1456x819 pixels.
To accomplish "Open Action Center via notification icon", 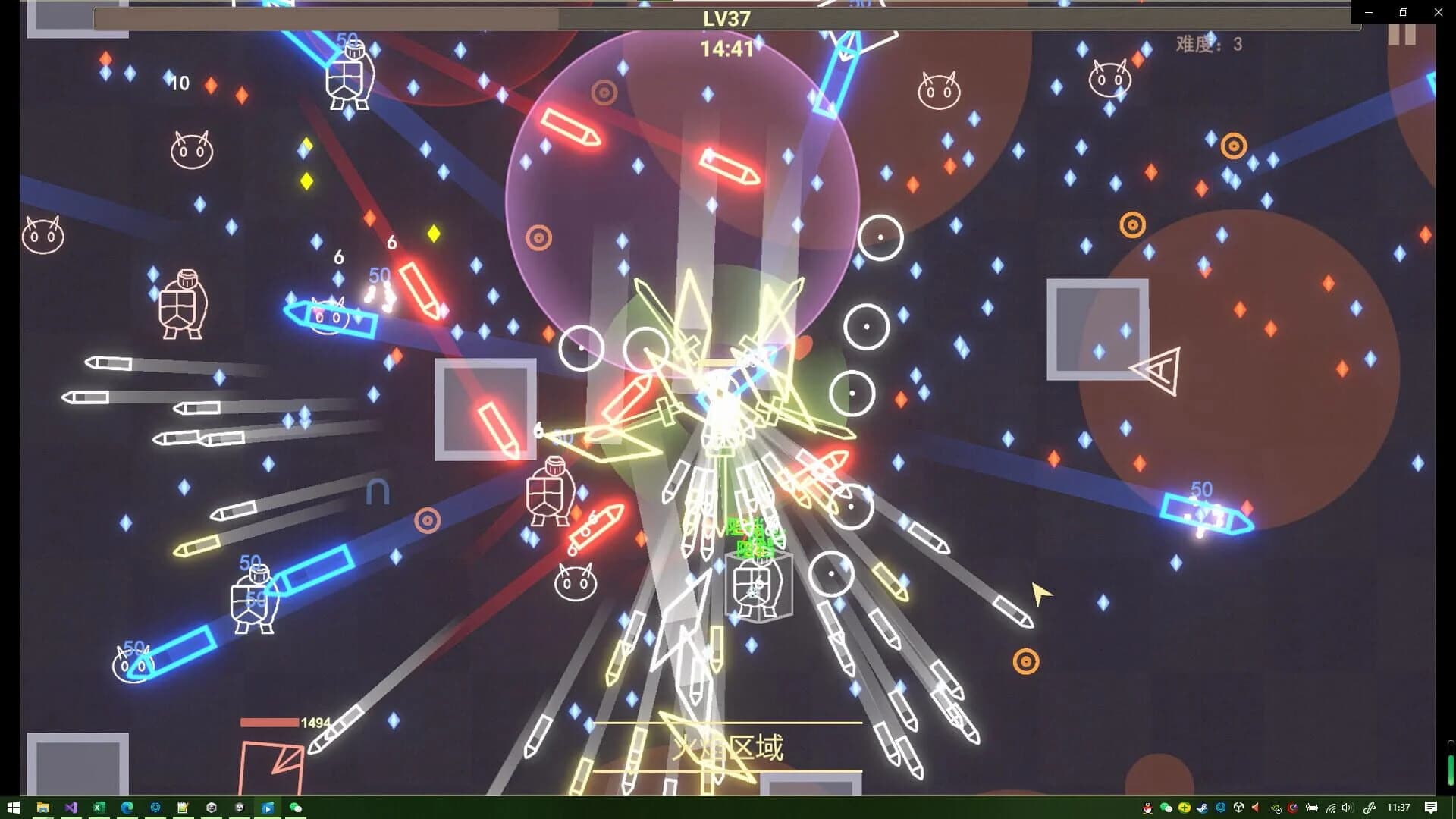I will pyautogui.click(x=1430, y=808).
